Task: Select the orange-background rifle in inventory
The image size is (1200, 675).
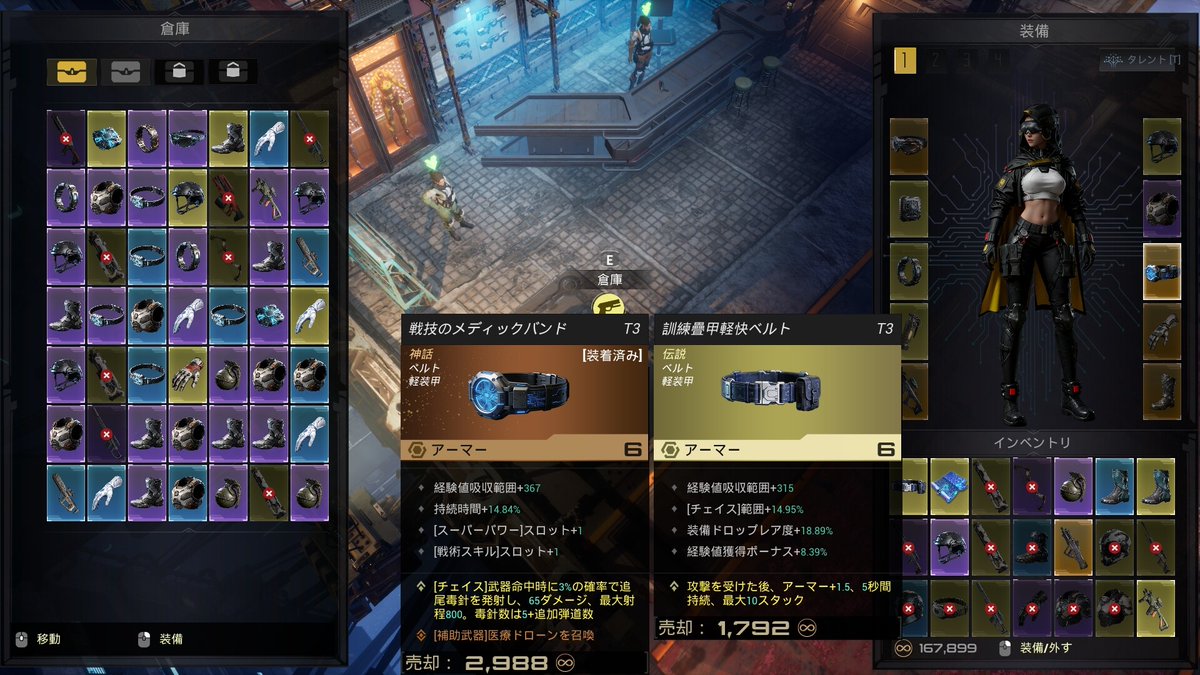Action: point(1073,547)
